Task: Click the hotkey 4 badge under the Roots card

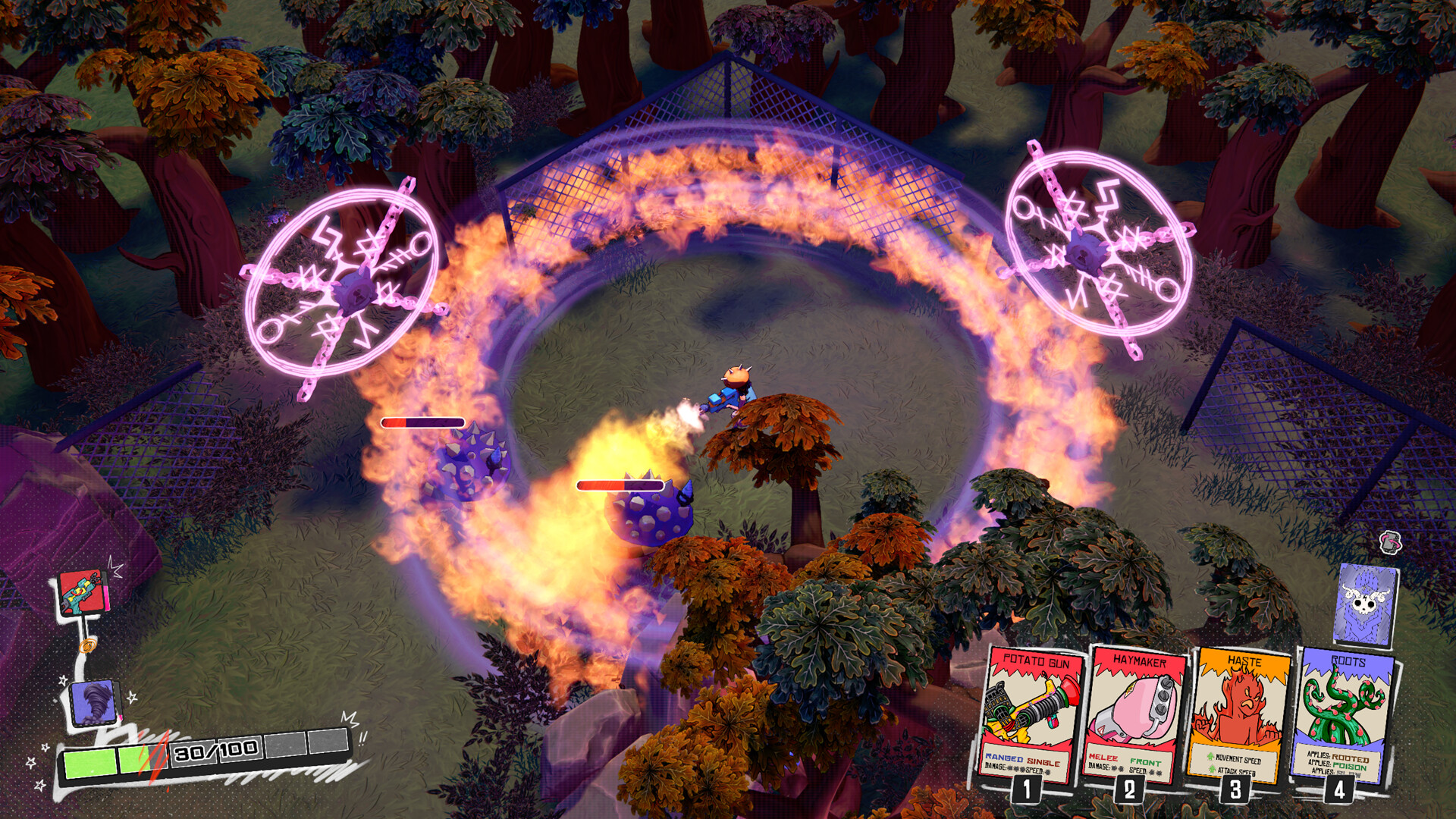Action: click(x=1339, y=791)
